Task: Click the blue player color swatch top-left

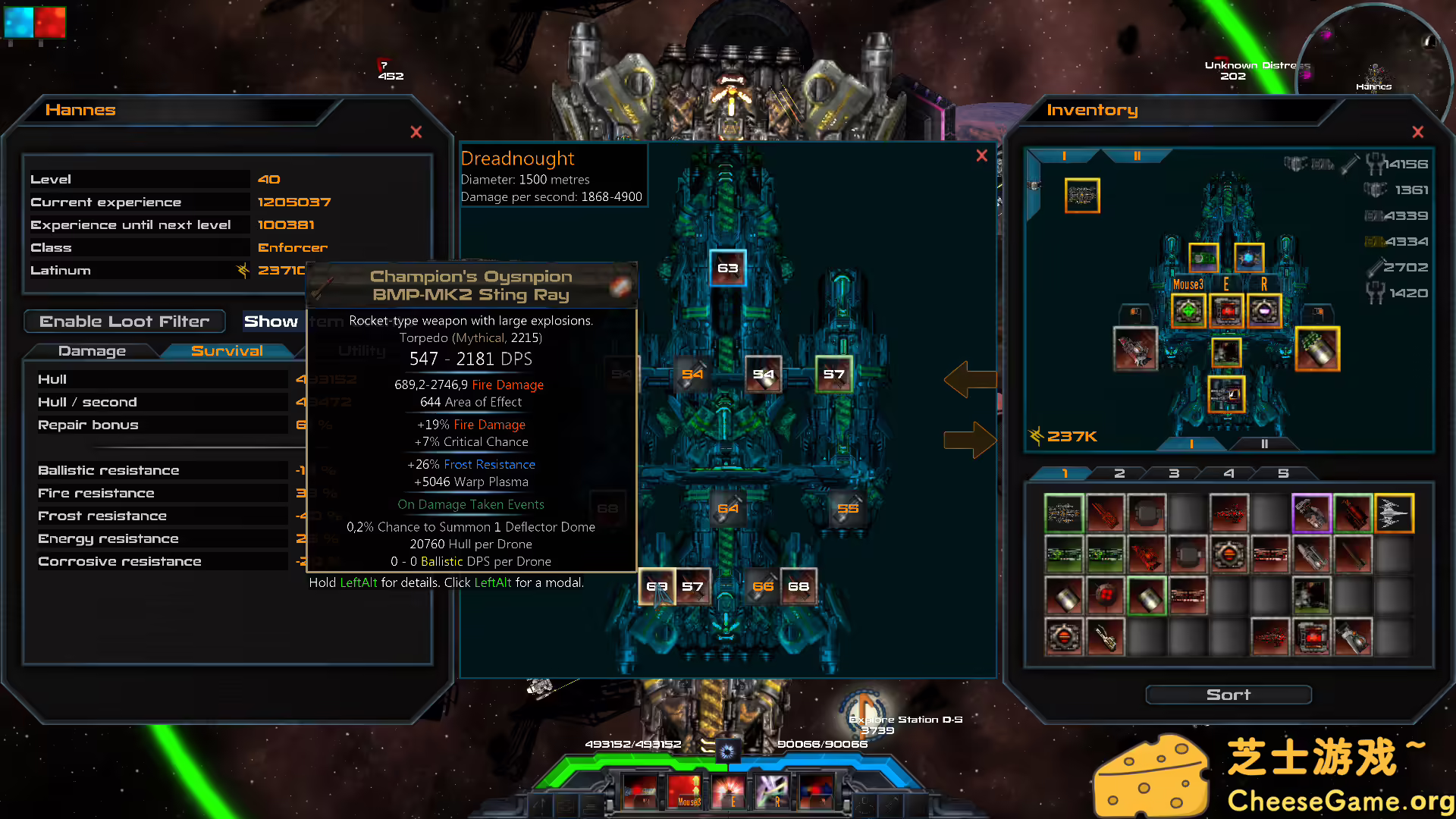Action: [x=18, y=24]
